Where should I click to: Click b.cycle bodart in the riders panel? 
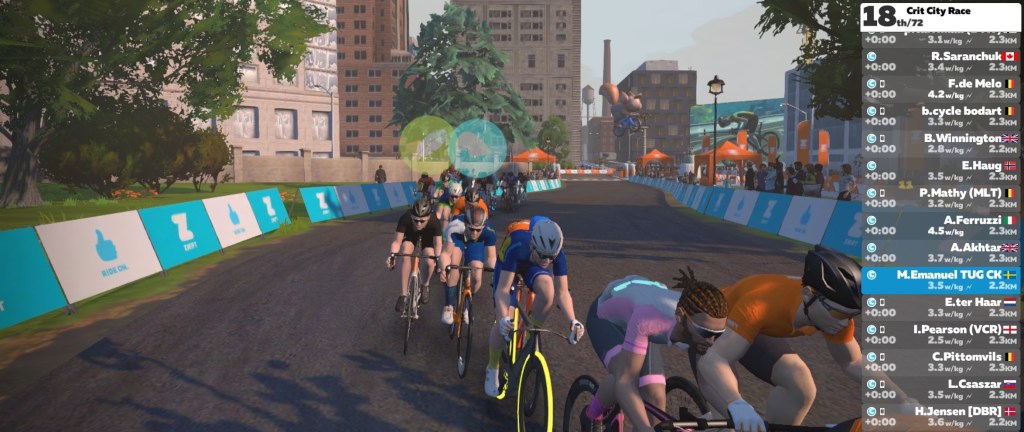click(x=940, y=116)
